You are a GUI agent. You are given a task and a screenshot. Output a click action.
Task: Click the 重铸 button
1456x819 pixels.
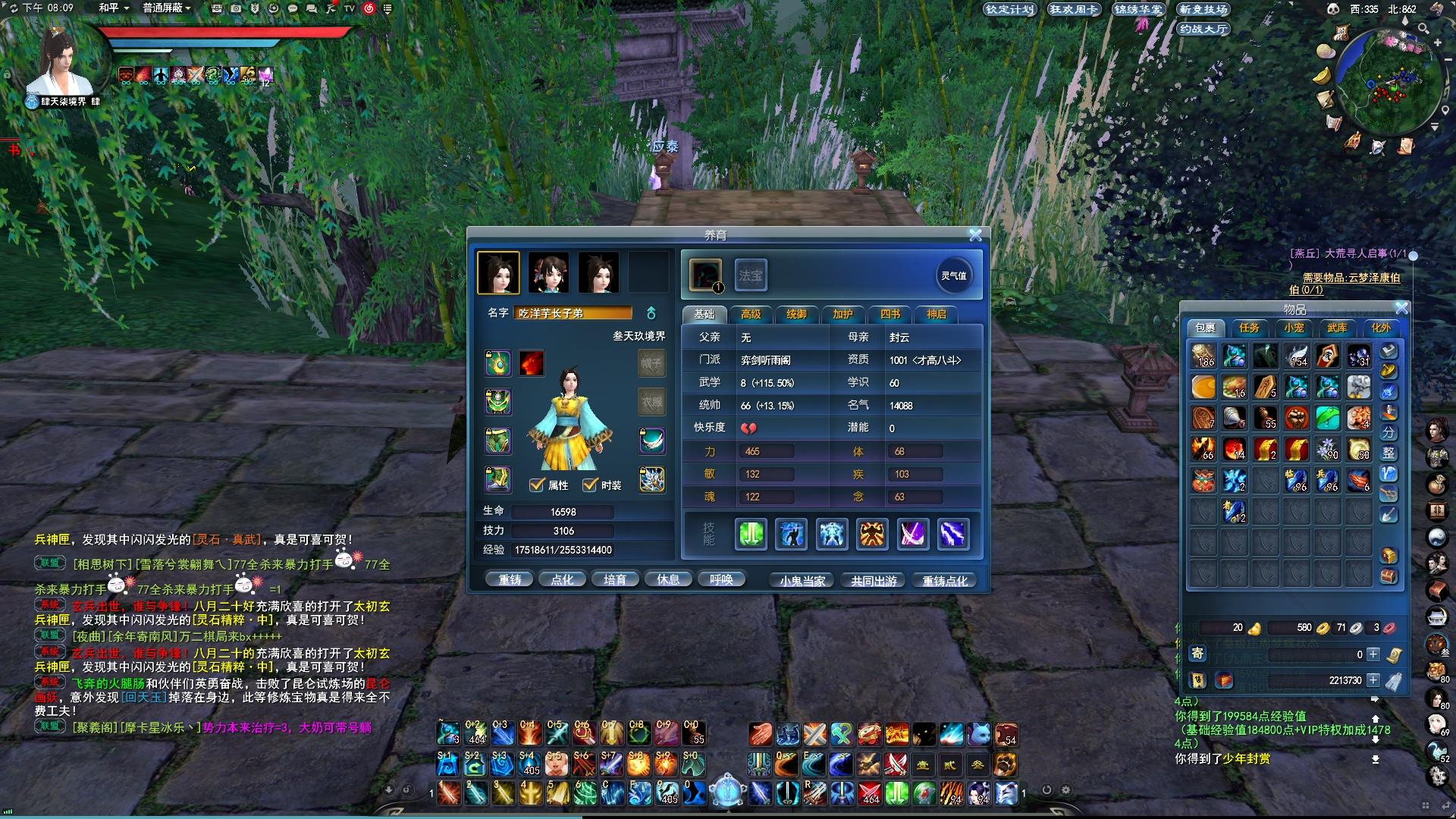pyautogui.click(x=510, y=580)
